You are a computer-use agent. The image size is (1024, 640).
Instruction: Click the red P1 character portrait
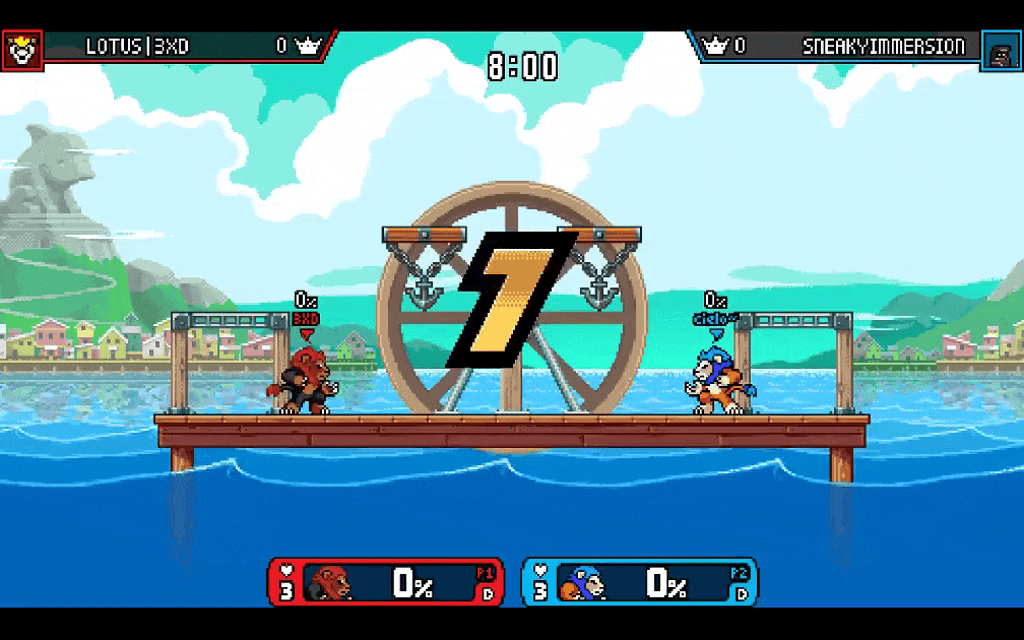[x=330, y=582]
